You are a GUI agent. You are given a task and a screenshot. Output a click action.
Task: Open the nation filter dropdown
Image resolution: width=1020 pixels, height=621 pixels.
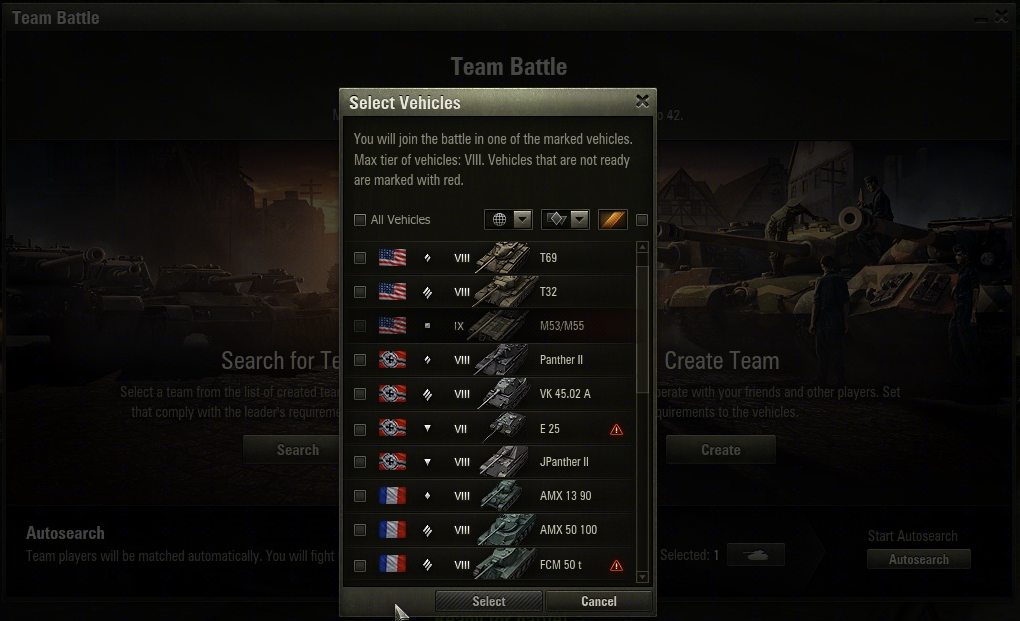point(508,220)
